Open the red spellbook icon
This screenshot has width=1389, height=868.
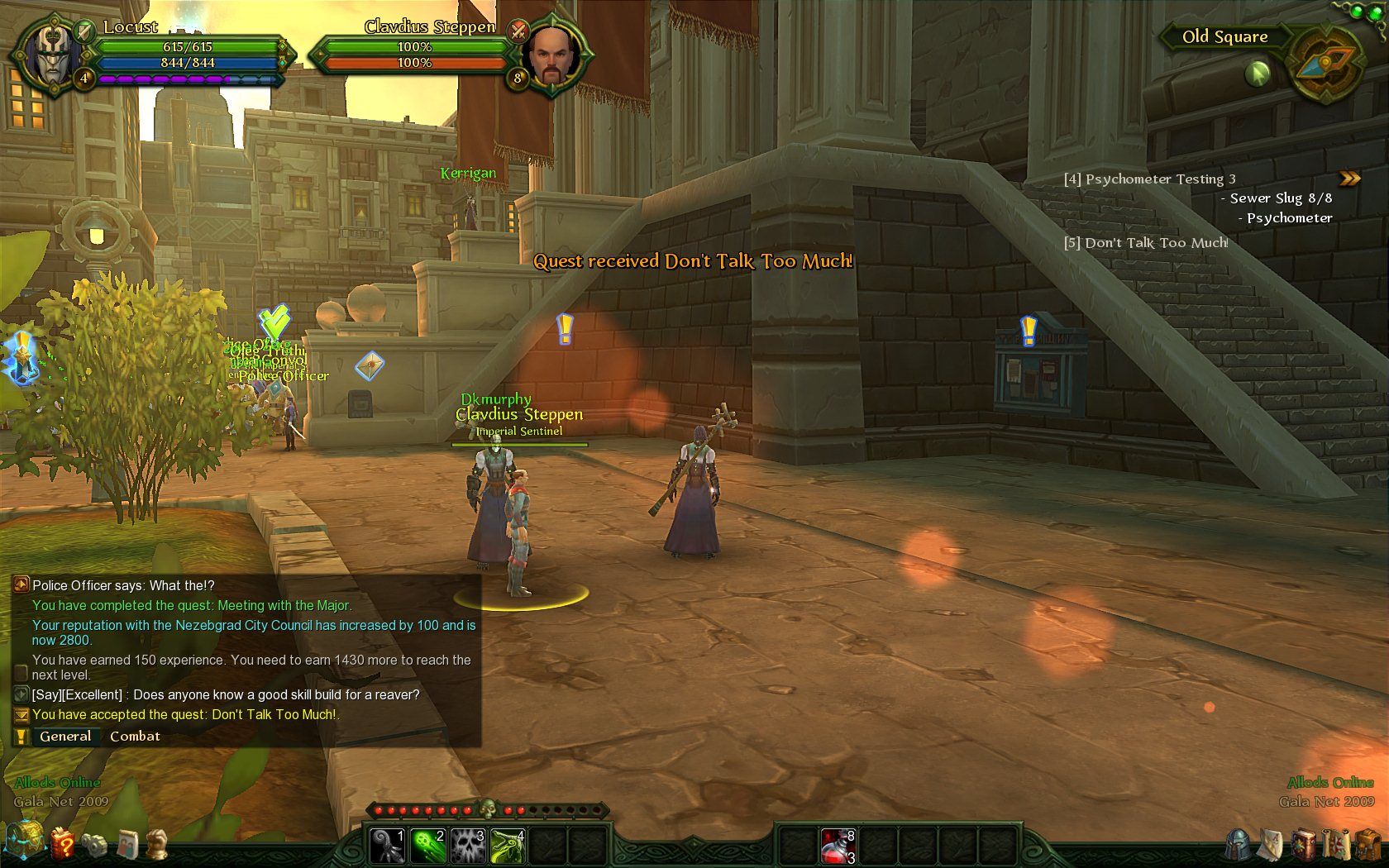pos(1304,845)
